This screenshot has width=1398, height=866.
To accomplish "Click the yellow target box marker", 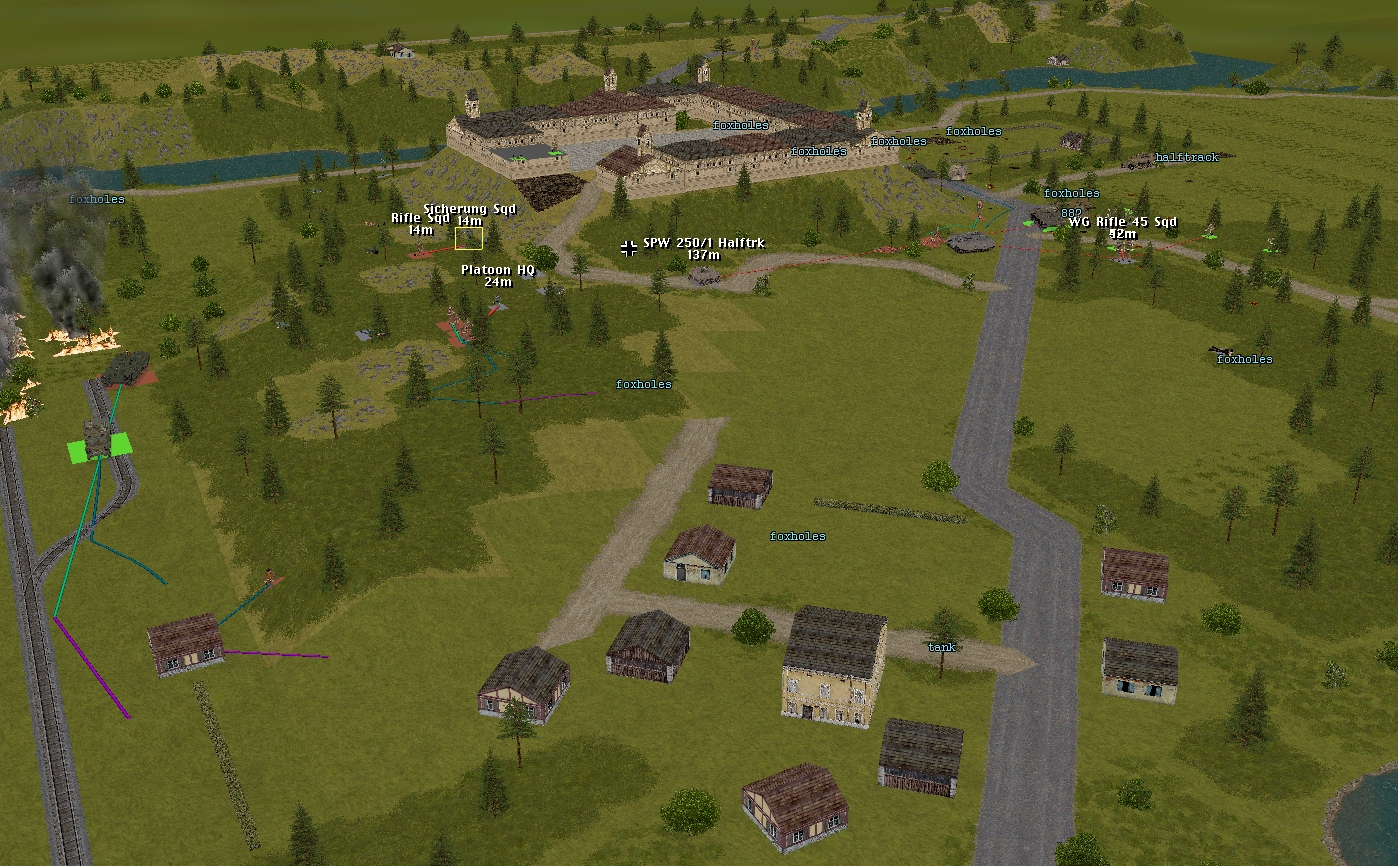I will click(469, 238).
